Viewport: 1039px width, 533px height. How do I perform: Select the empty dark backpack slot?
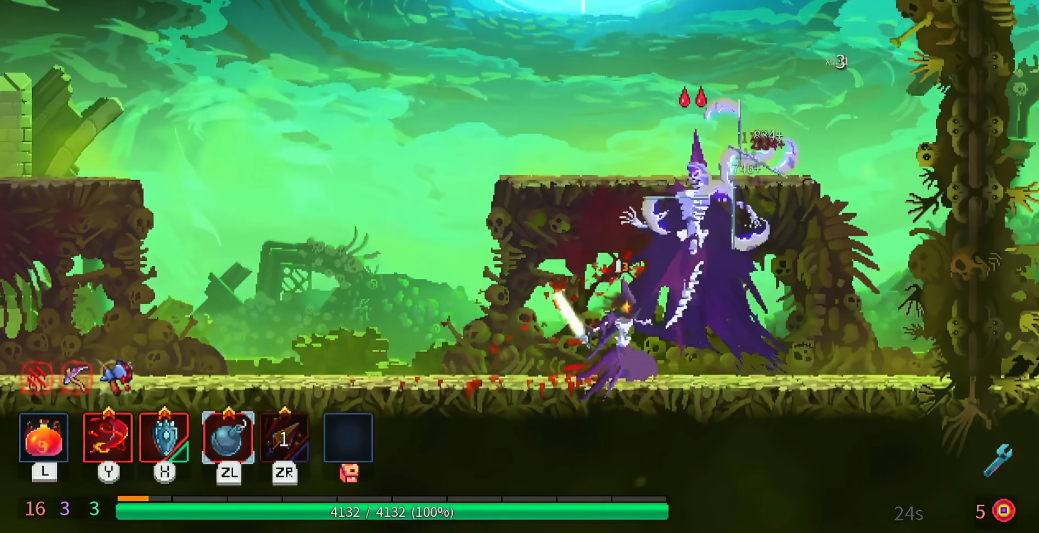pos(348,438)
